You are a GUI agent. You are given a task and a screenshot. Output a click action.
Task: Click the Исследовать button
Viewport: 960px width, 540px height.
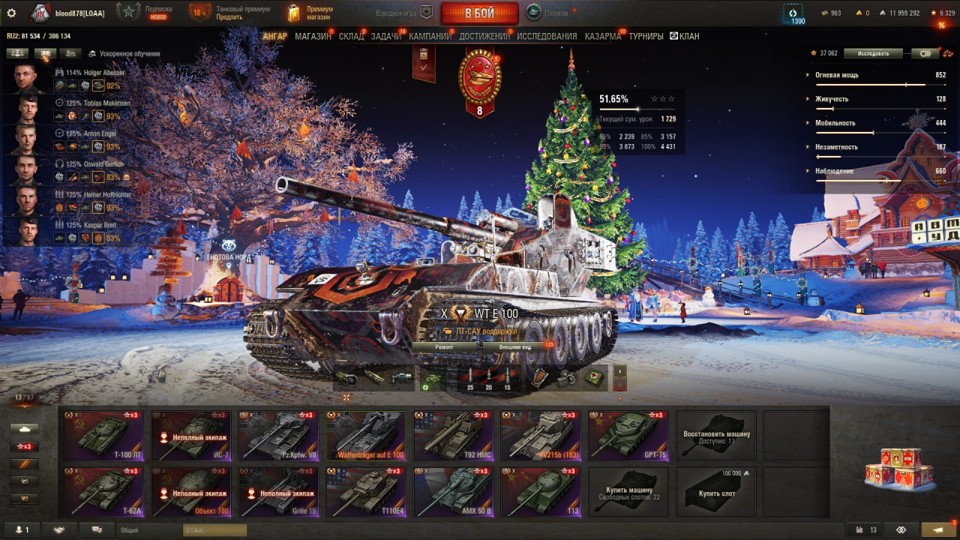(872, 54)
